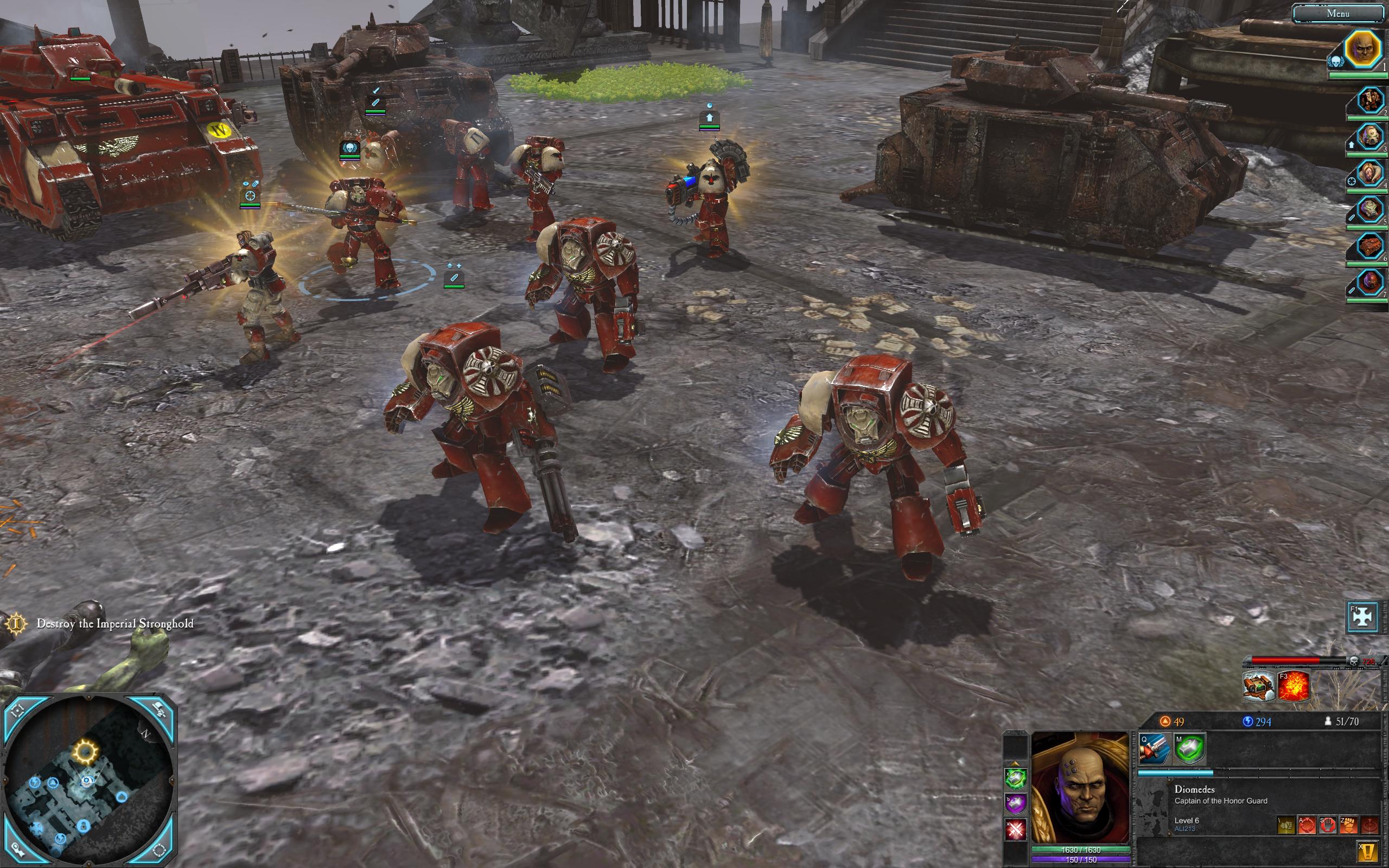Select the Destroy the Imperial Stronghold objective
The image size is (1389, 868).
(x=115, y=623)
